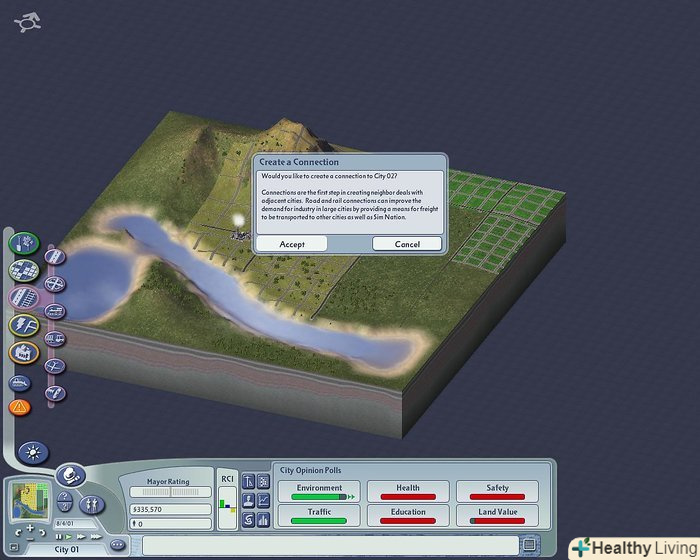Accept the connection to City 02

coord(291,244)
